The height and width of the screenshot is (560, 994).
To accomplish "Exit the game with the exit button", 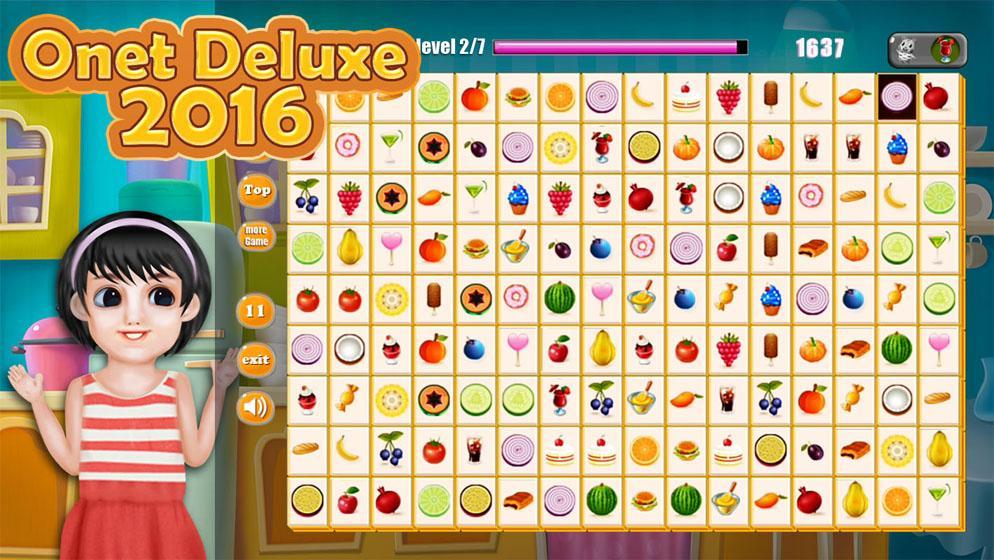I will tap(257, 359).
